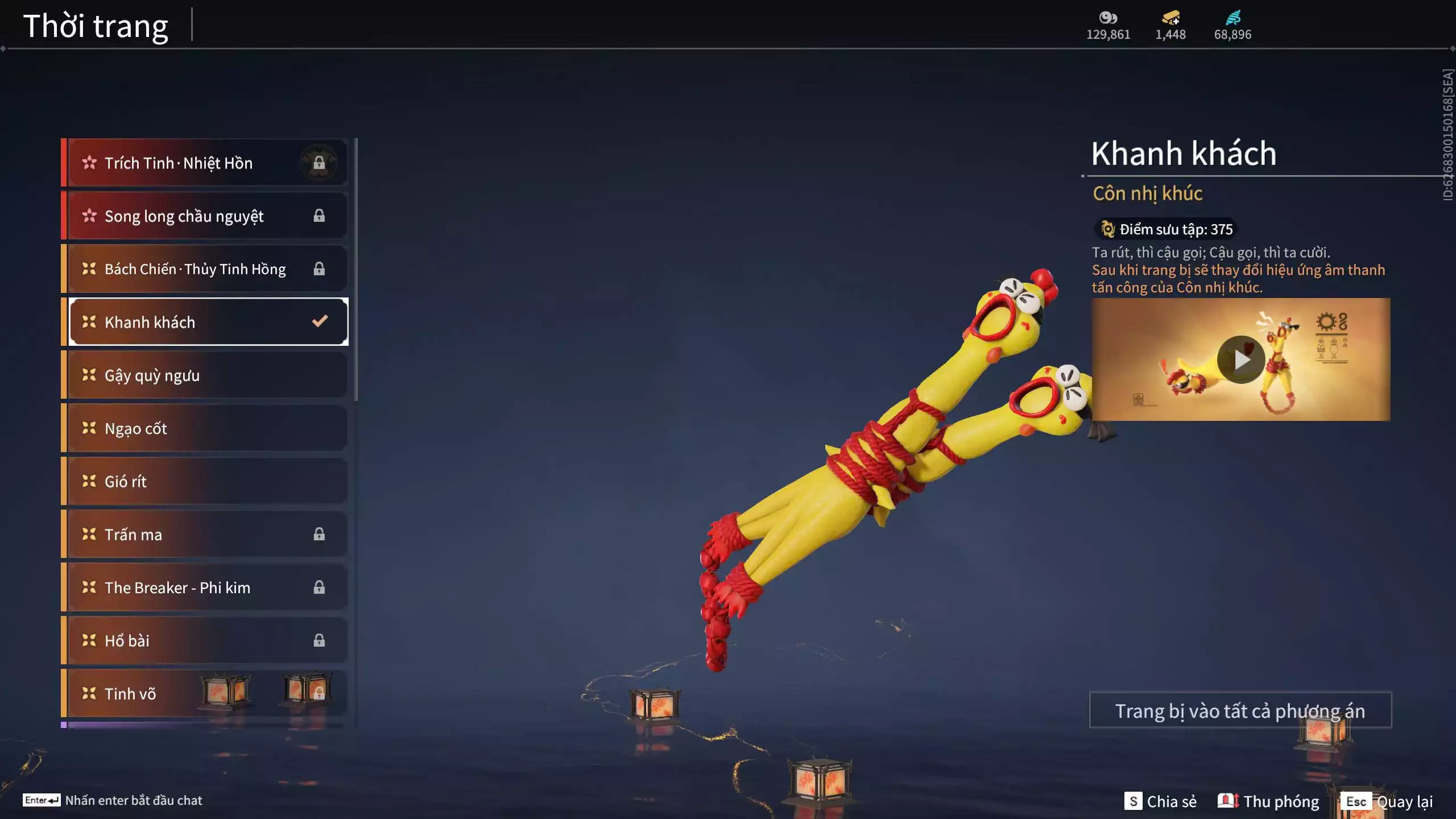
Task: Go back with Quay lại
Action: 1388,801
